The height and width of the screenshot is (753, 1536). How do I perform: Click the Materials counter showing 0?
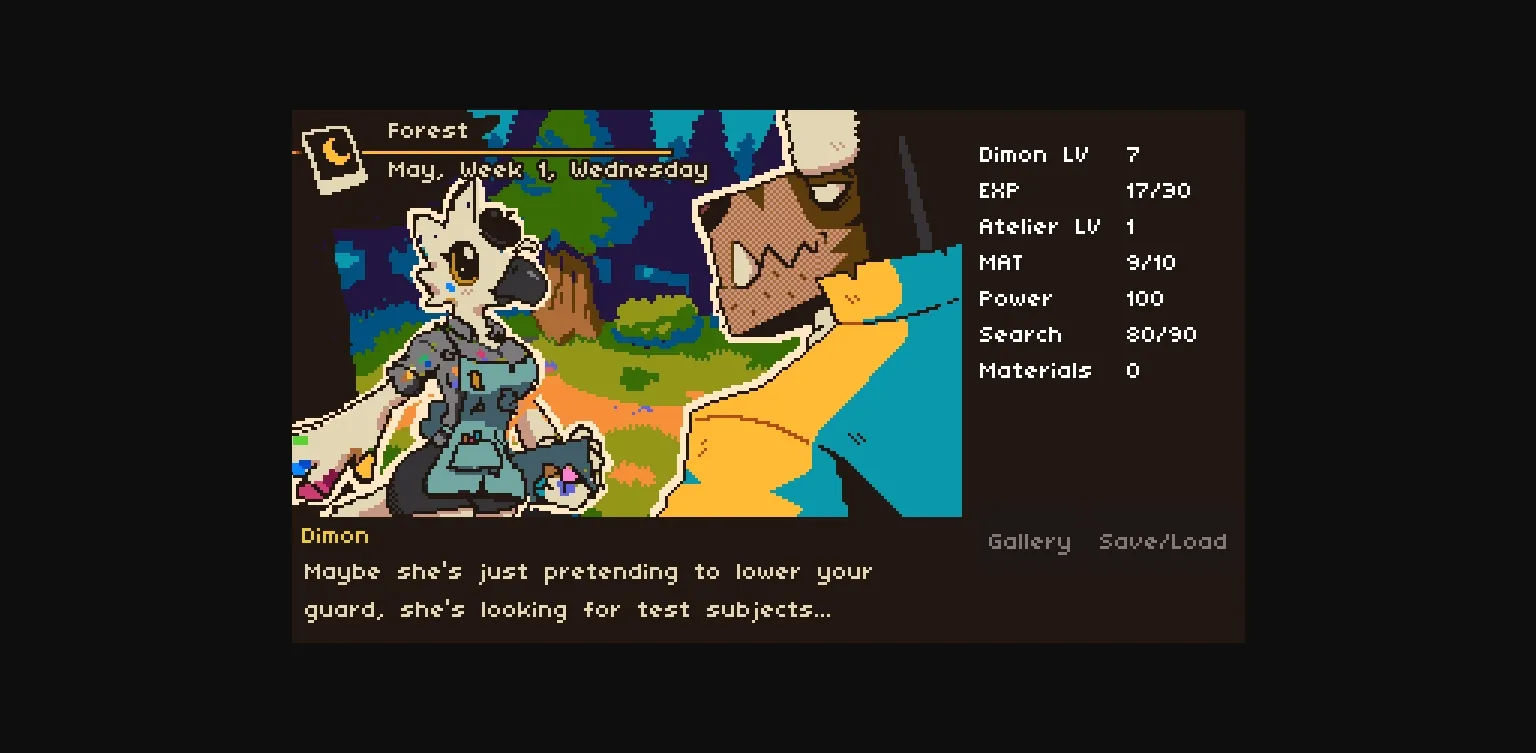[1065, 371]
